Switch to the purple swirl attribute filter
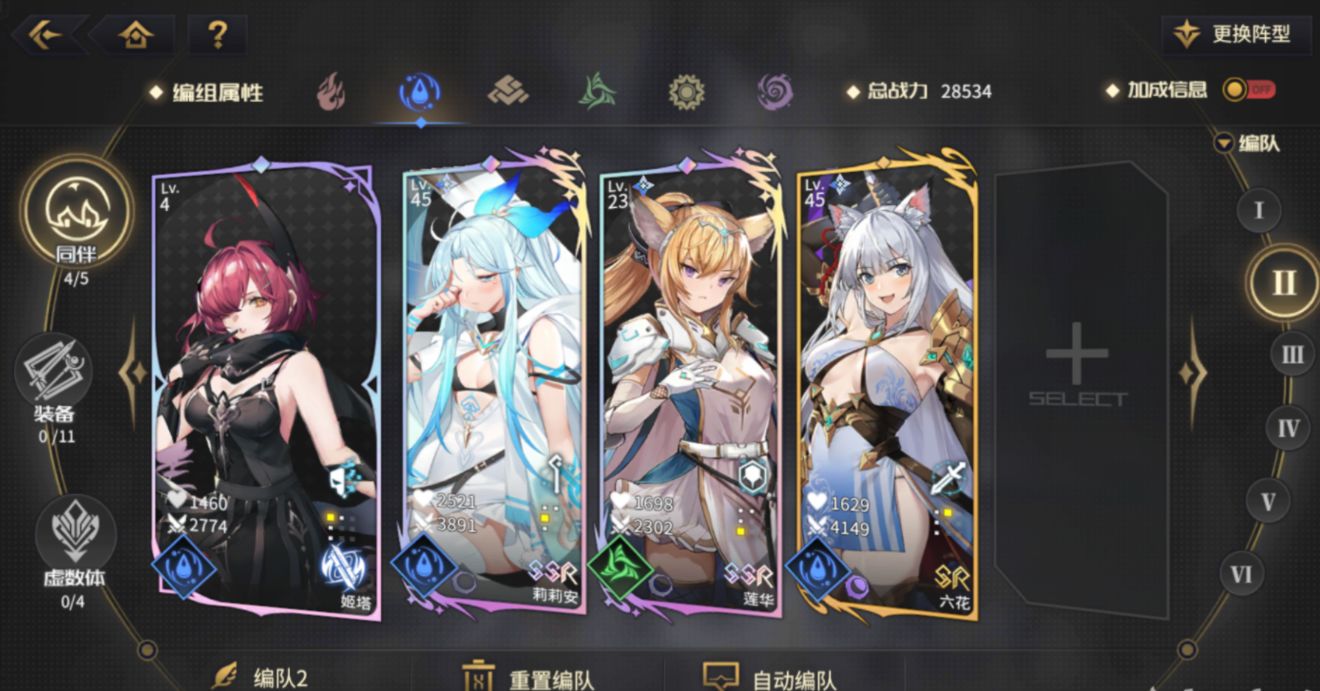 775,92
